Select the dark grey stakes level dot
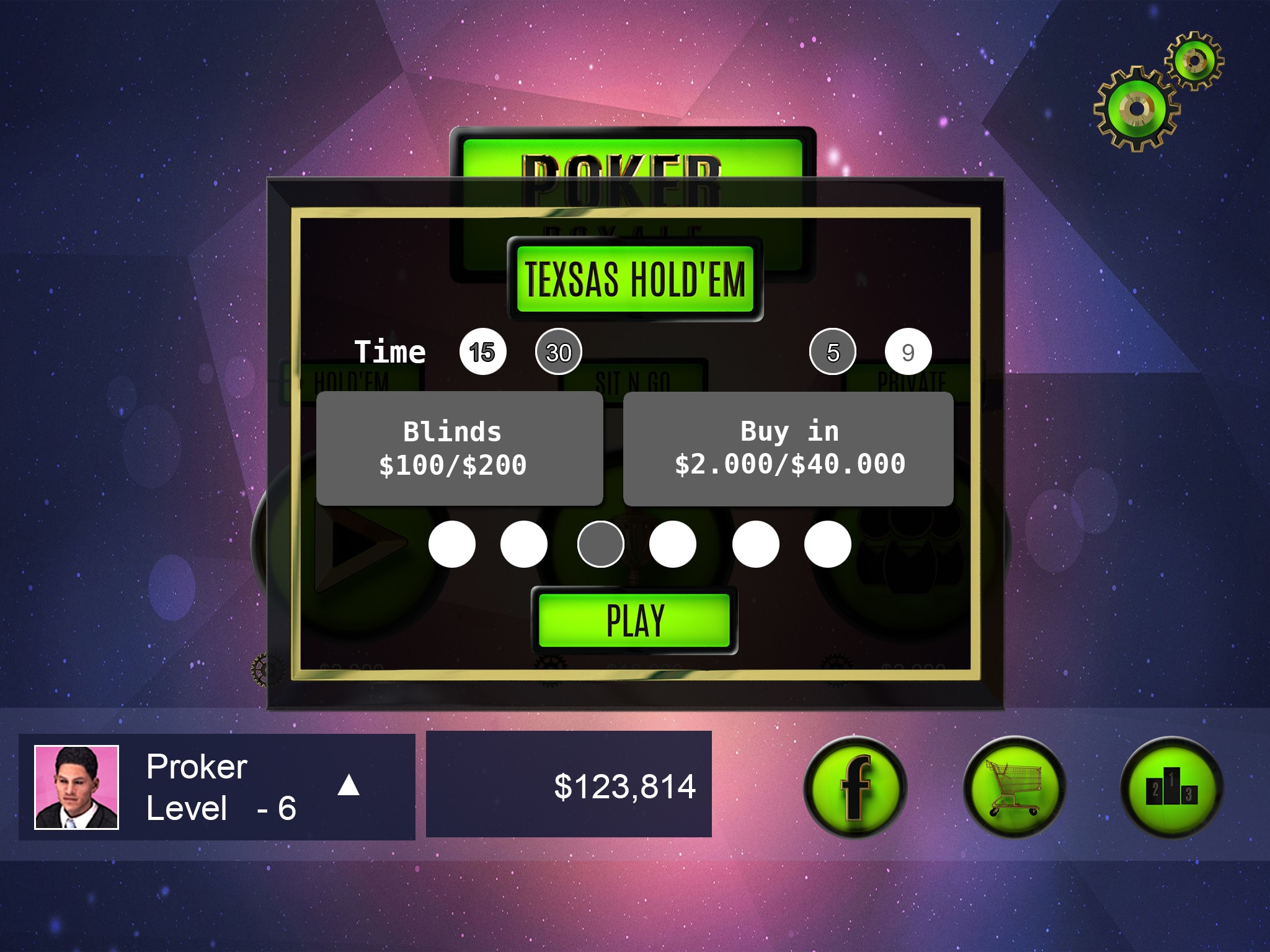Screen dimensions: 1270x952 [x=600, y=544]
